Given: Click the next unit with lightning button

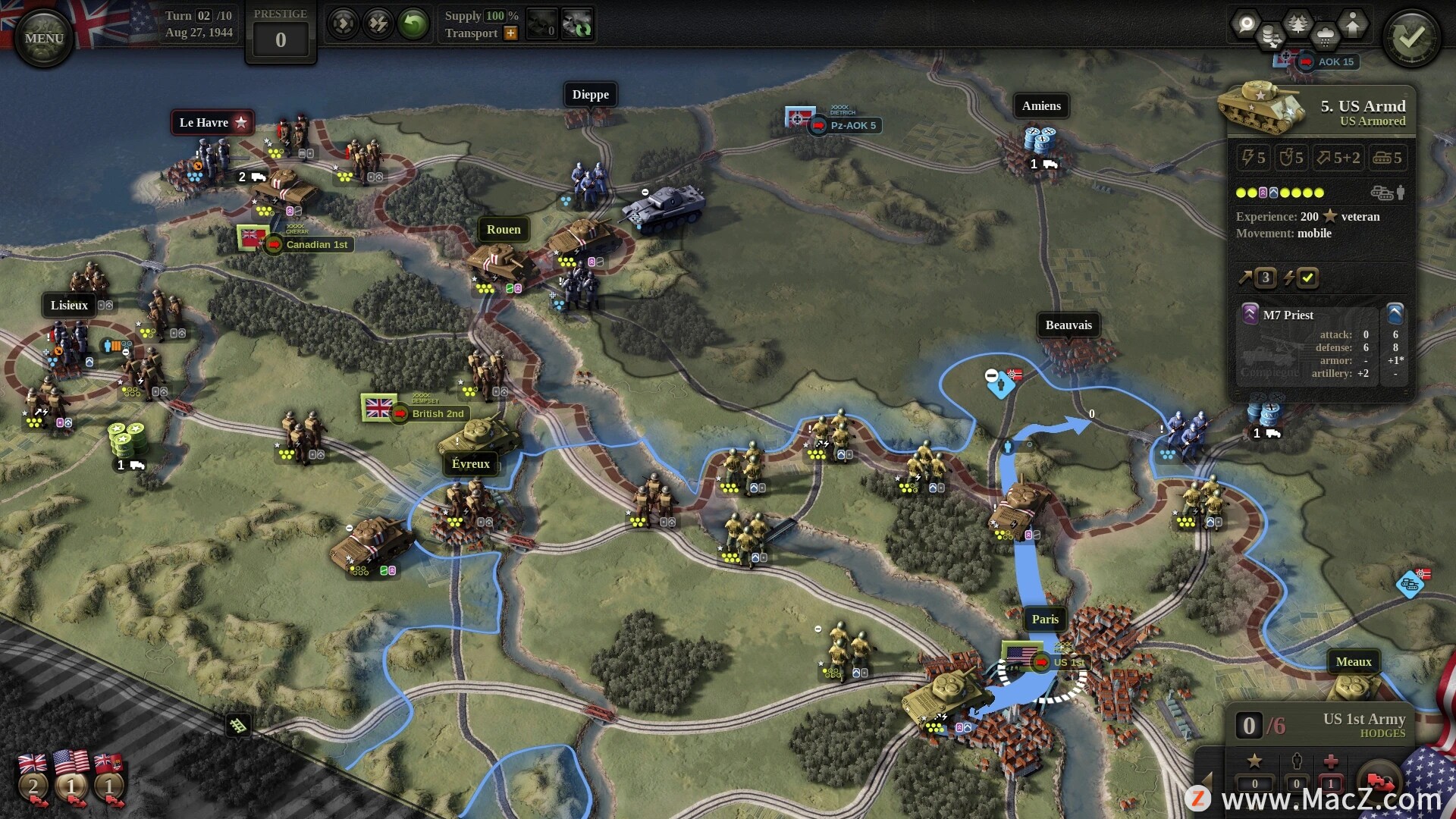Looking at the screenshot, I should (378, 24).
